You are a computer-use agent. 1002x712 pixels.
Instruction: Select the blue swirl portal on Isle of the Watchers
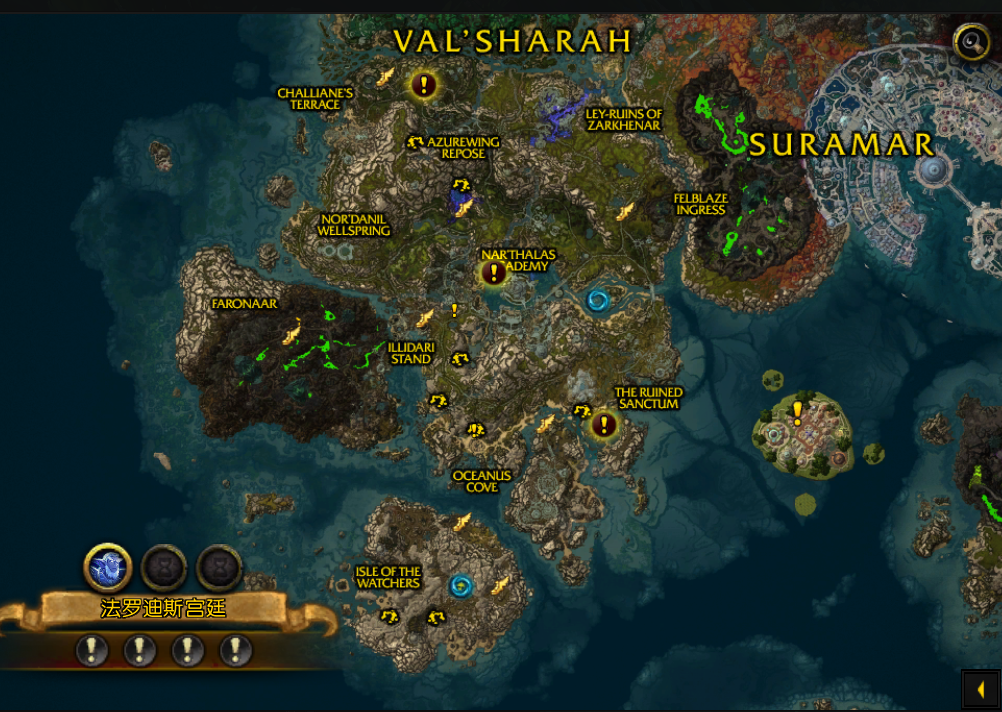(460, 585)
